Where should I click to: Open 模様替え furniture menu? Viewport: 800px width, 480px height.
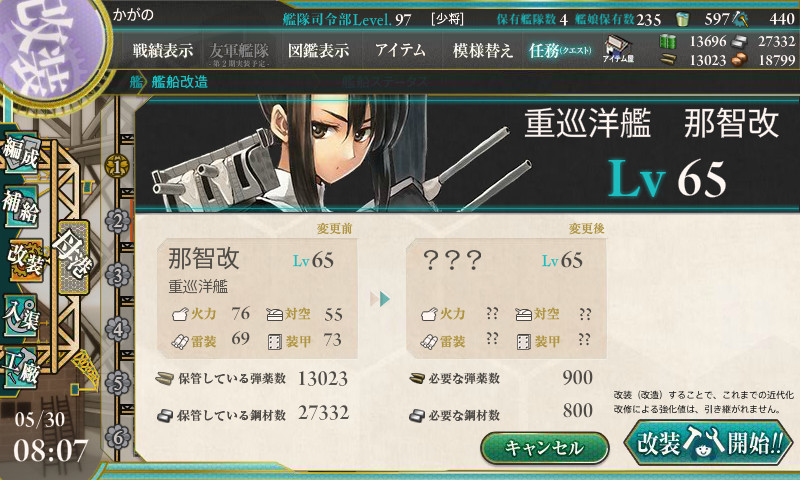pyautogui.click(x=482, y=50)
